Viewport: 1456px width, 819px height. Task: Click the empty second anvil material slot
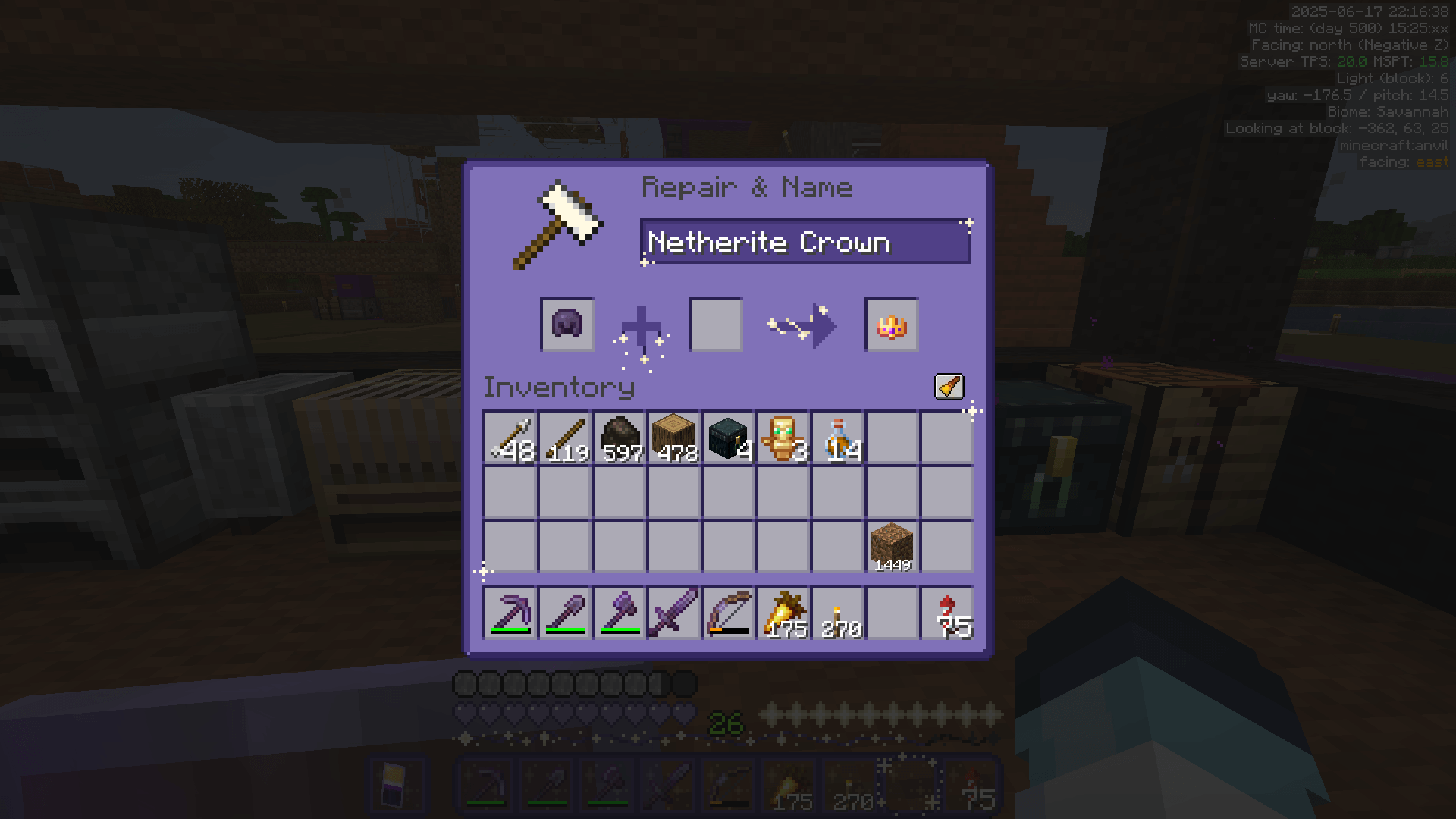pyautogui.click(x=714, y=326)
